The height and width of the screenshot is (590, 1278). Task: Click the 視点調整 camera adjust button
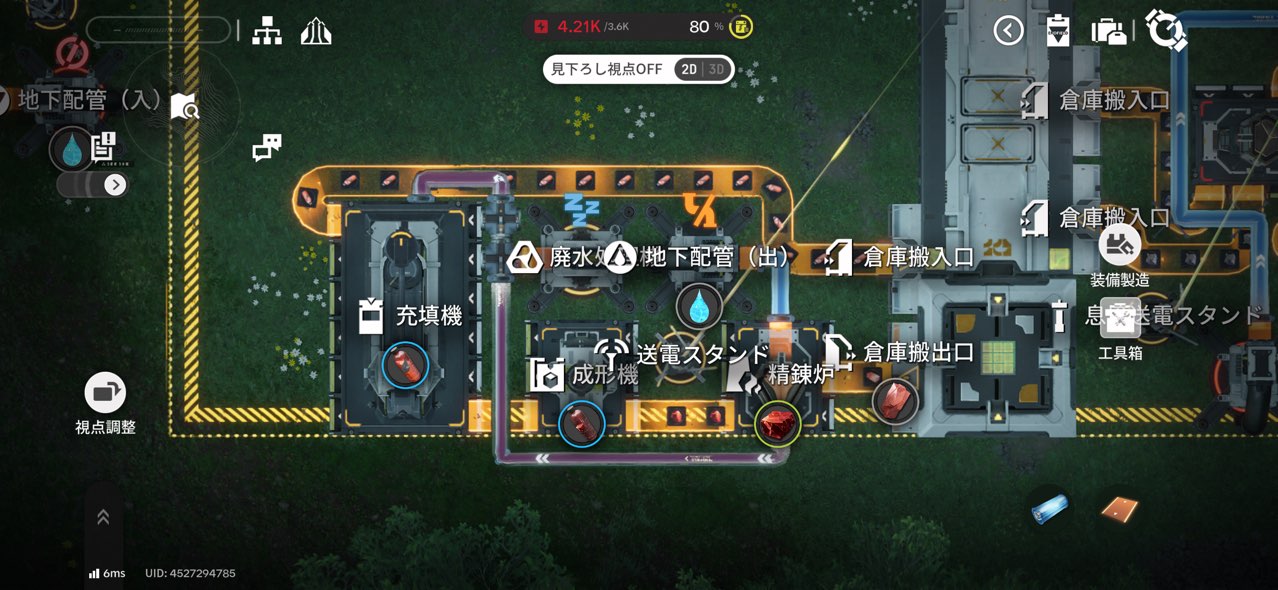tap(105, 393)
